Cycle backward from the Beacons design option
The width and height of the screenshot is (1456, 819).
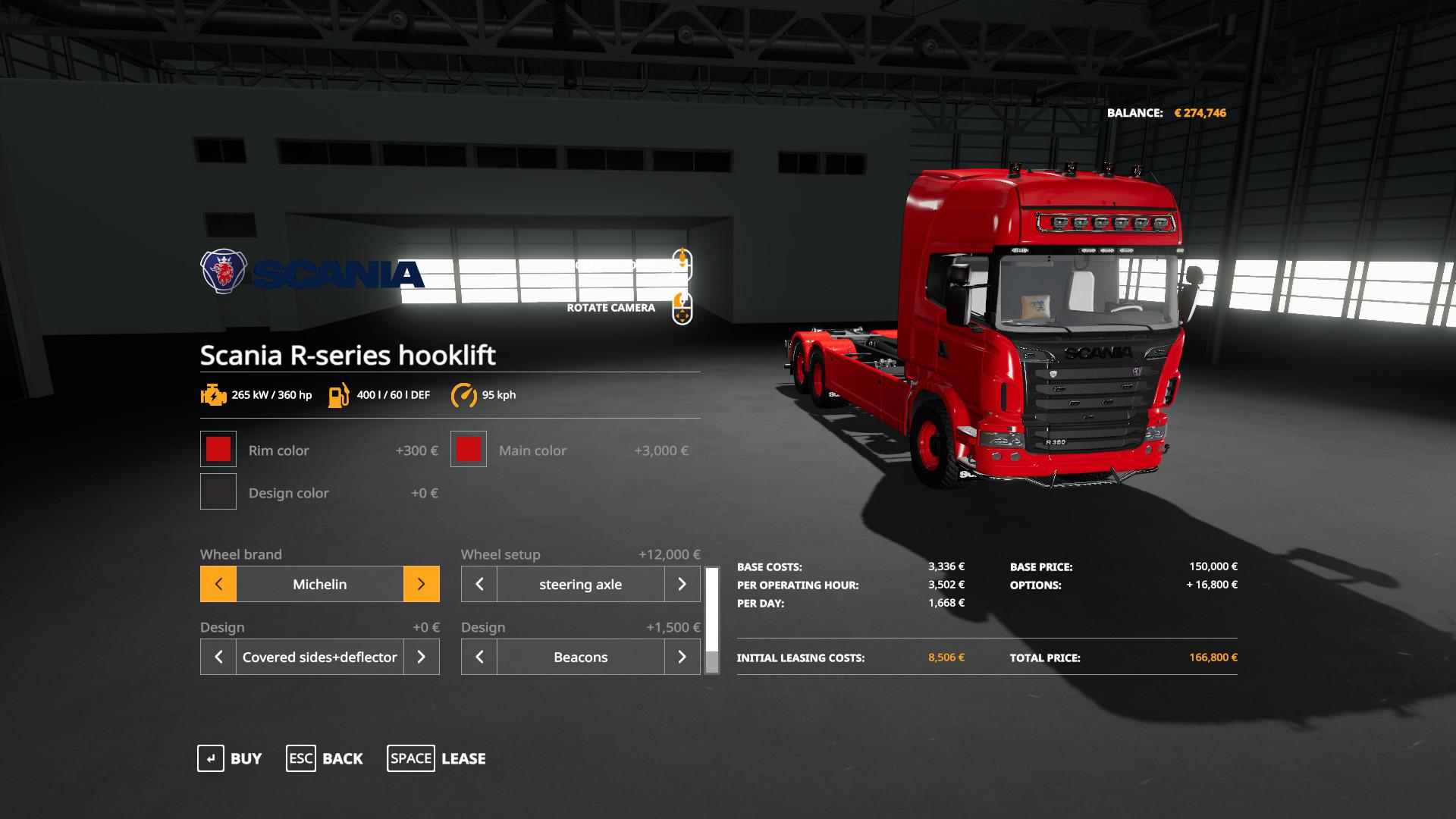click(479, 657)
